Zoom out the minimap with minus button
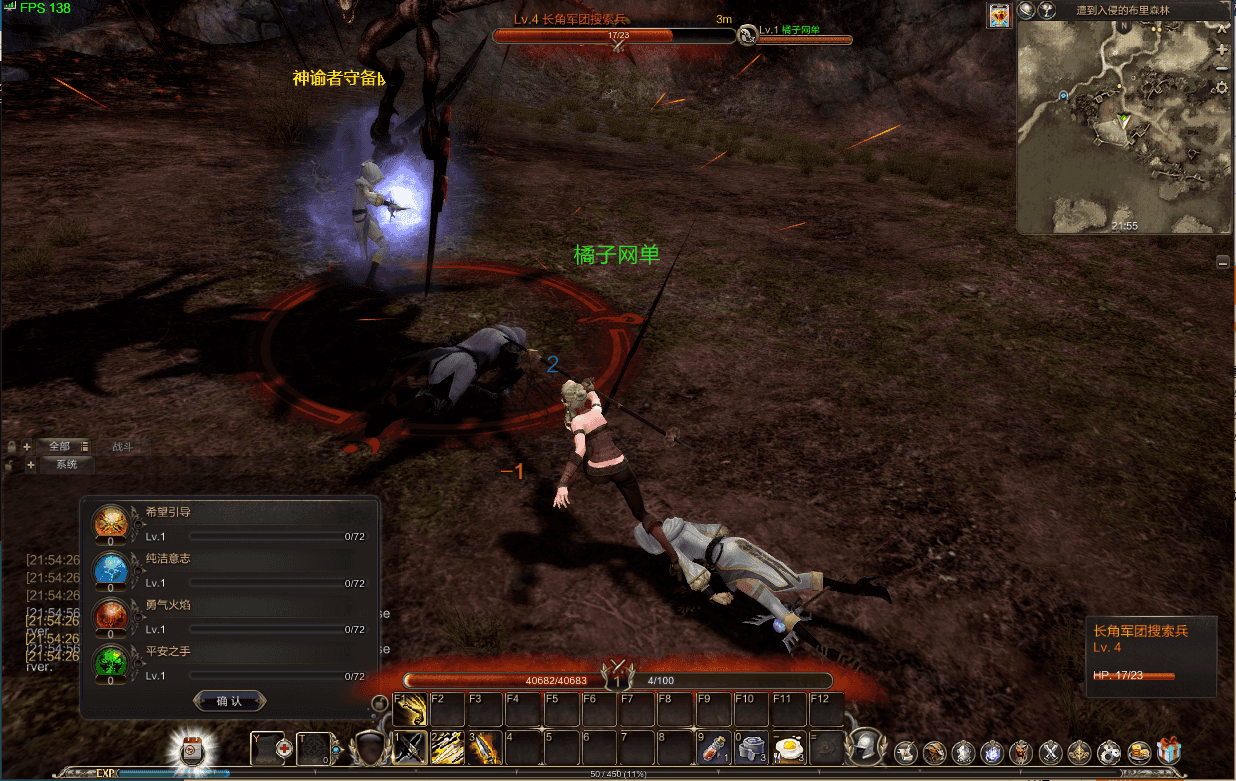The height and width of the screenshot is (781, 1236). point(1221,68)
